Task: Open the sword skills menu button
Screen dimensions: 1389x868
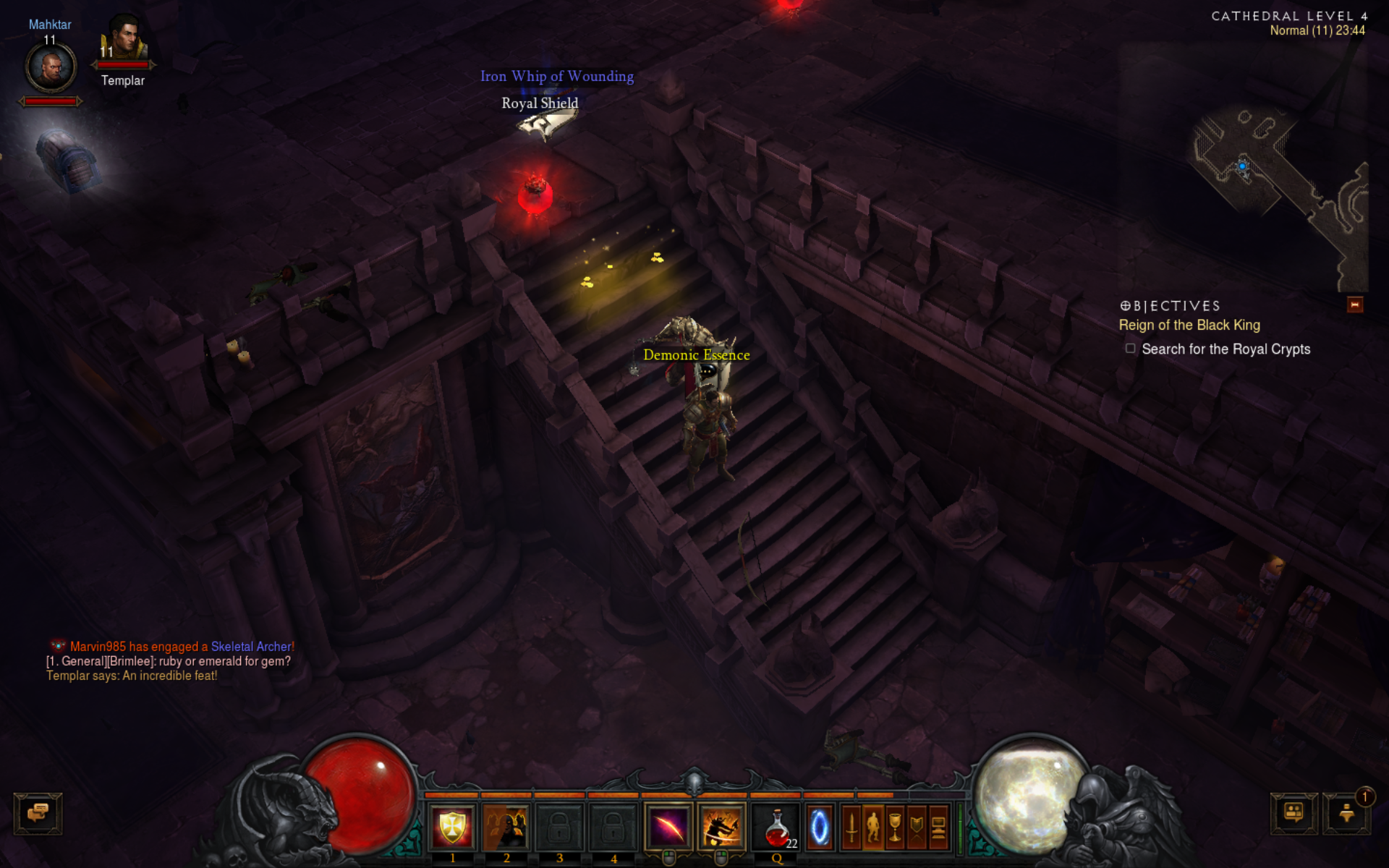Action: 851,827
